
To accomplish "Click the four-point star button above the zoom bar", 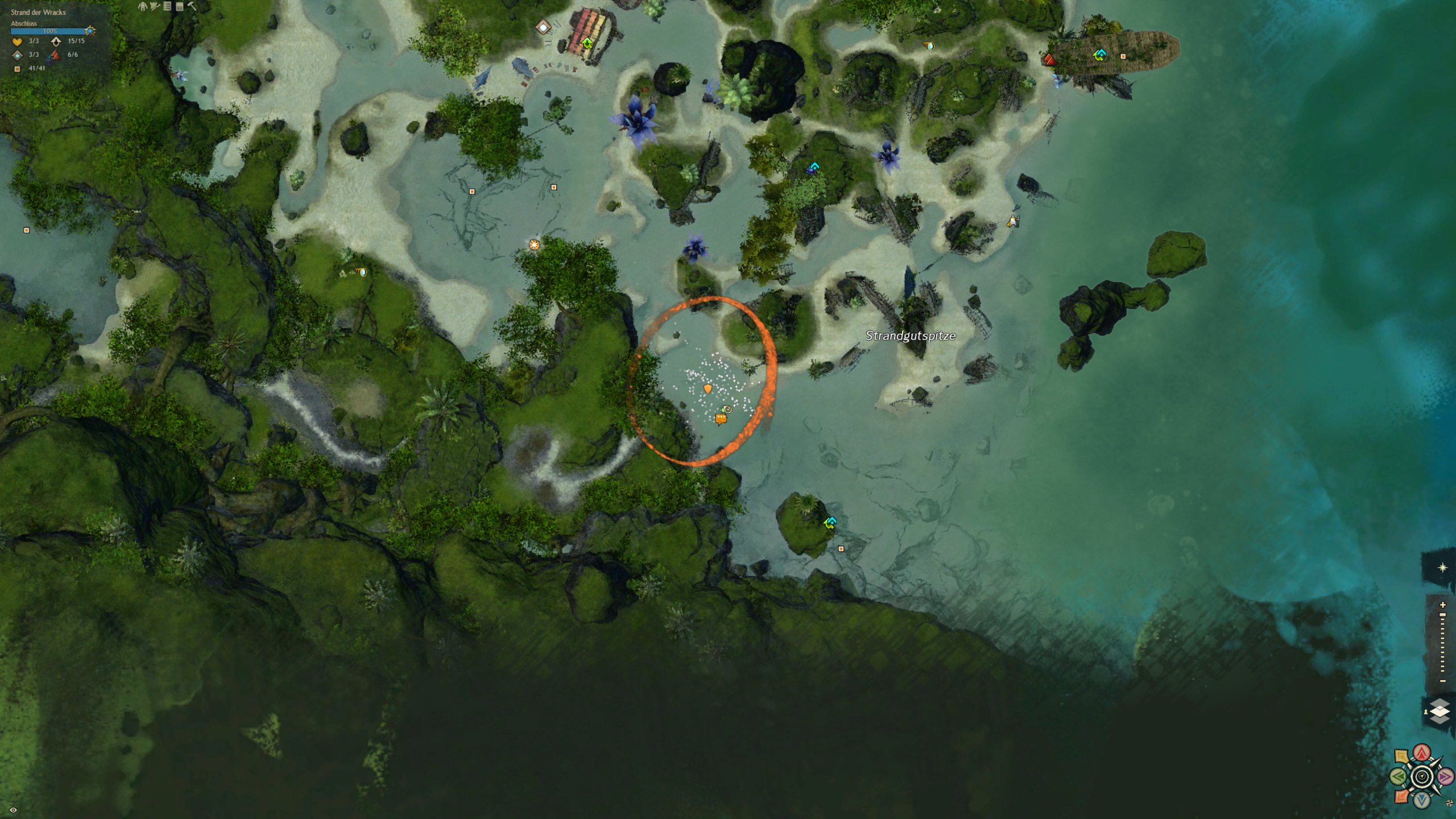I will 1442,568.
